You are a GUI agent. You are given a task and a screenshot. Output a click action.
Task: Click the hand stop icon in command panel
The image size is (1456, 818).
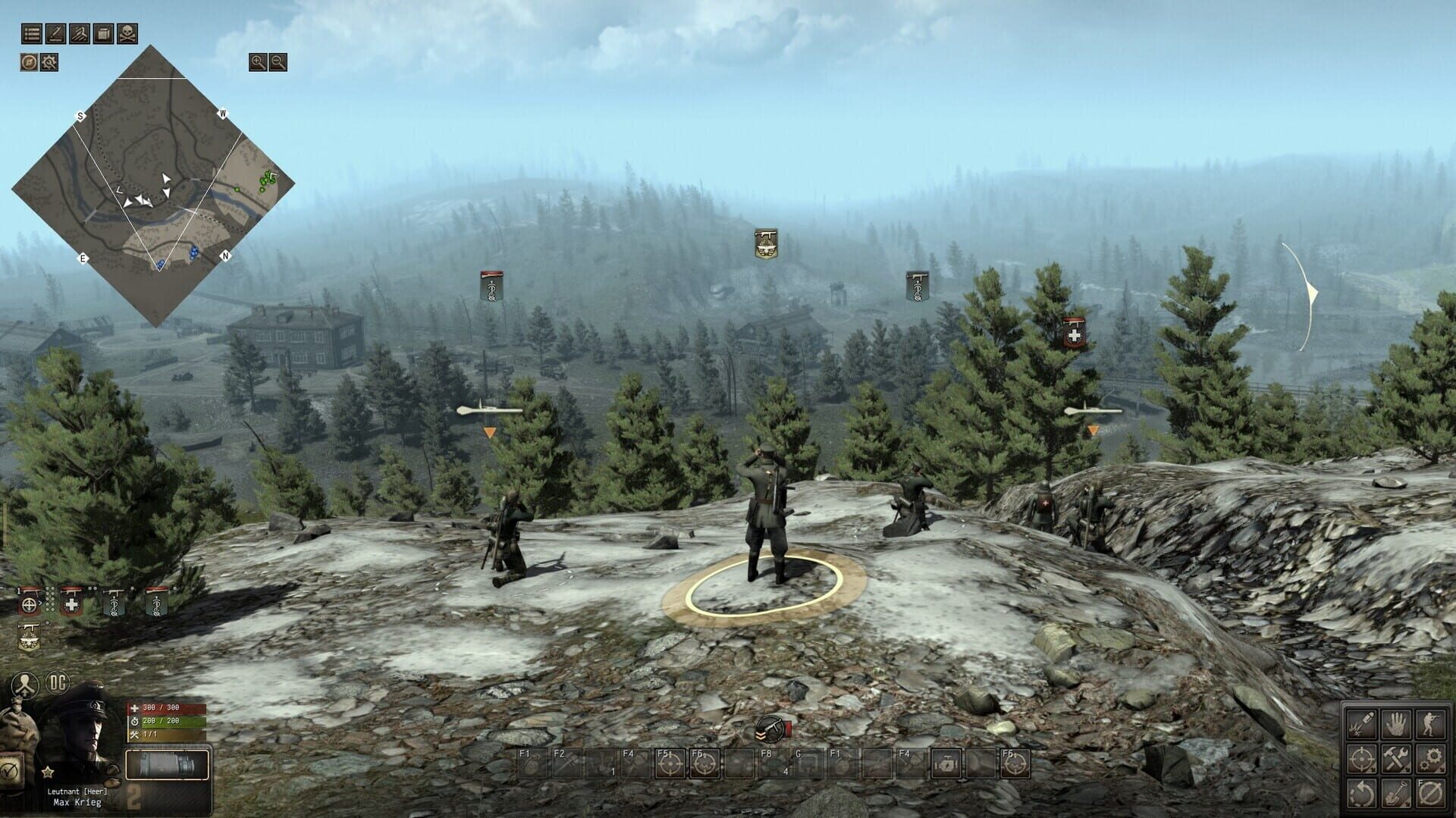[1396, 724]
